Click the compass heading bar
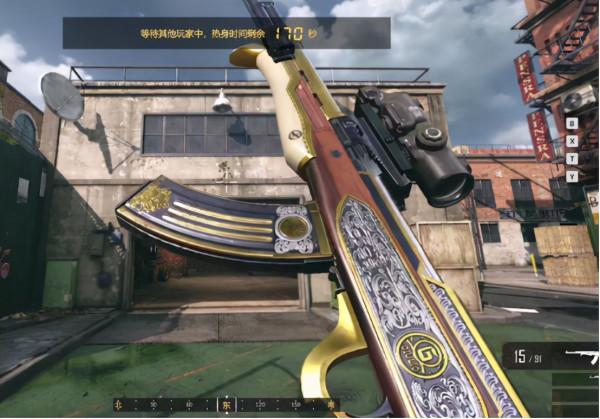 [x=226, y=404]
